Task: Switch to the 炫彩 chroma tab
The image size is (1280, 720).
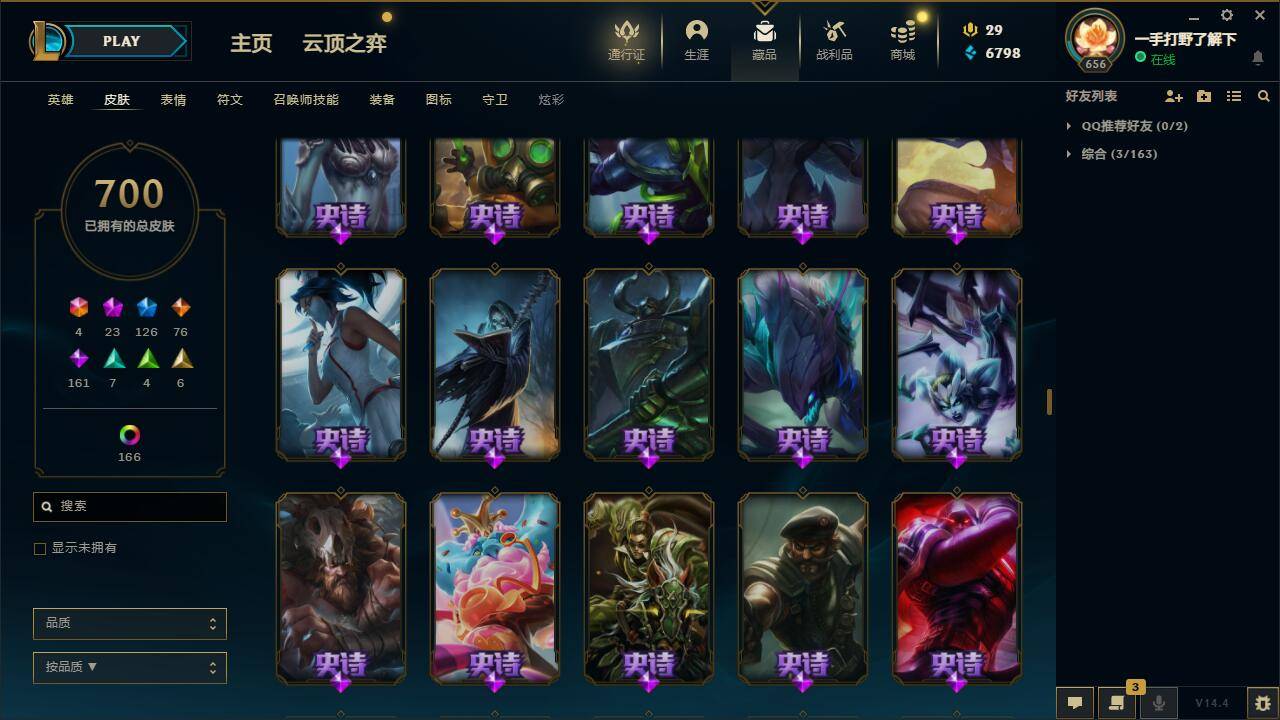Action: pos(551,100)
